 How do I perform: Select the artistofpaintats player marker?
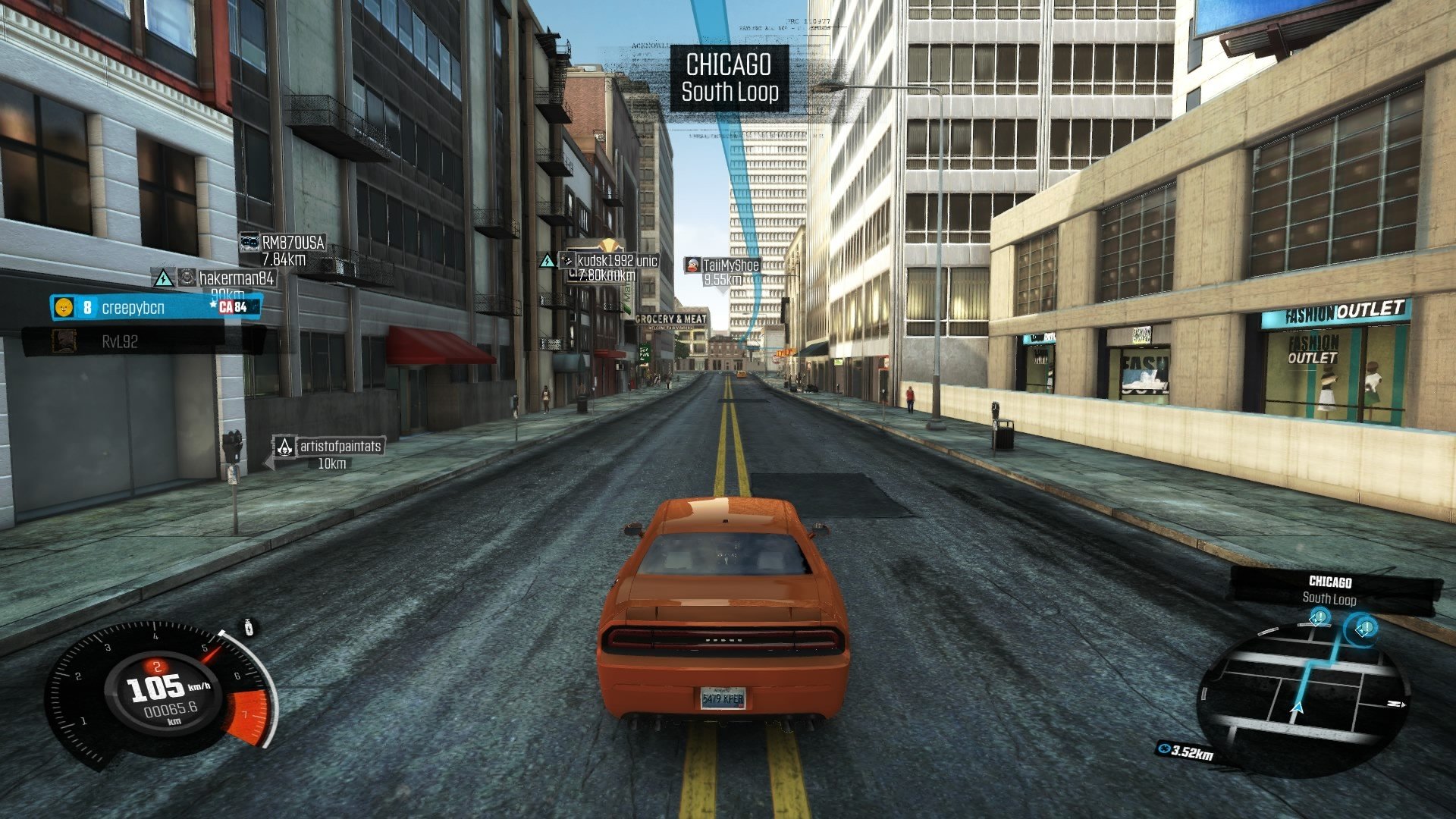pyautogui.click(x=339, y=446)
